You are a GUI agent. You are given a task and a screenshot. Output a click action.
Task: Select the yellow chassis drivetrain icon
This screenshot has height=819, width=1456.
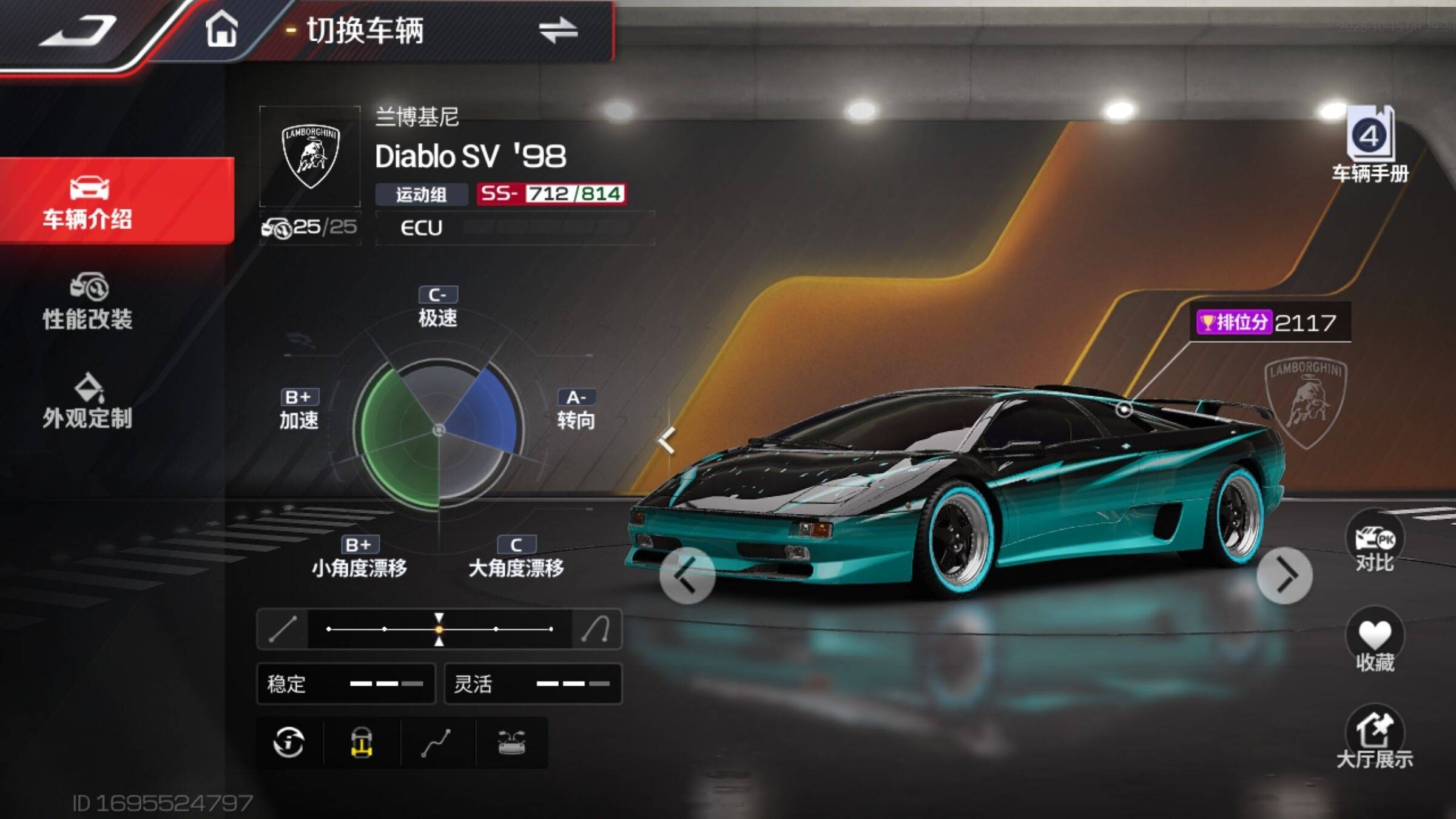[362, 743]
